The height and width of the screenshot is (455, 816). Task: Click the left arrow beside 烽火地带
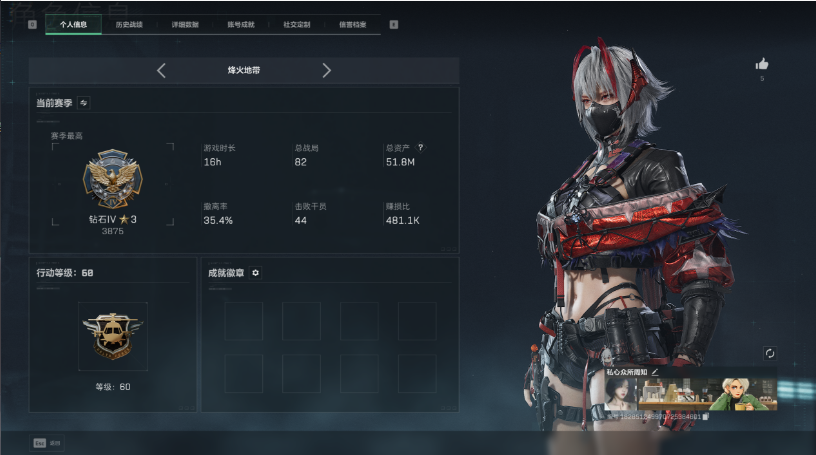tap(162, 71)
